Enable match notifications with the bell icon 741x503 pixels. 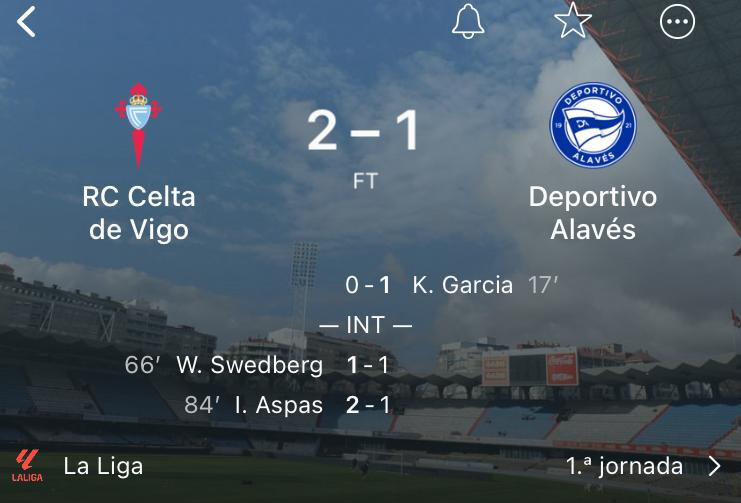click(468, 22)
